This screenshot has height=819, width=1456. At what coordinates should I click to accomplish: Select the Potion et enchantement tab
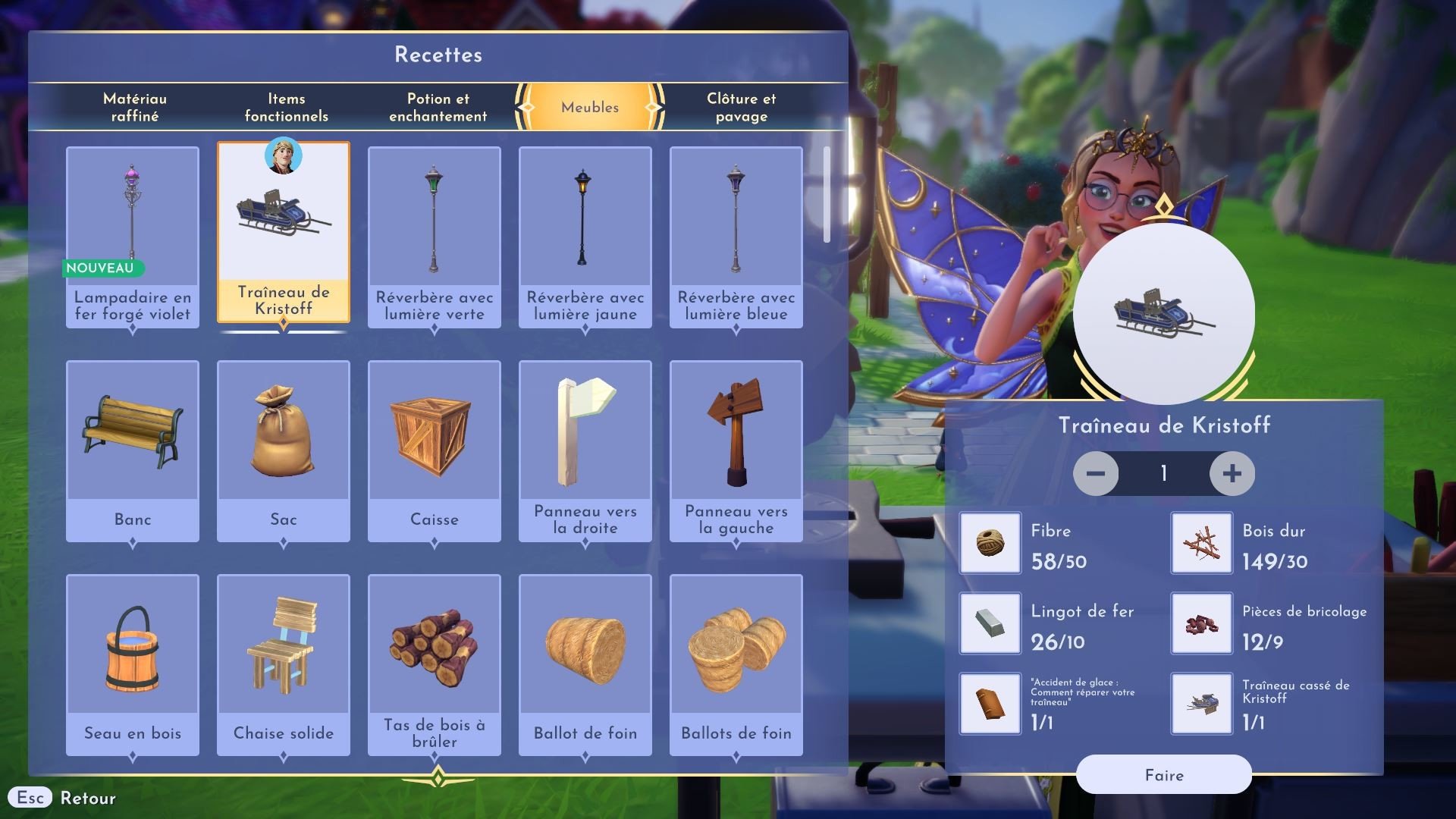[x=438, y=107]
